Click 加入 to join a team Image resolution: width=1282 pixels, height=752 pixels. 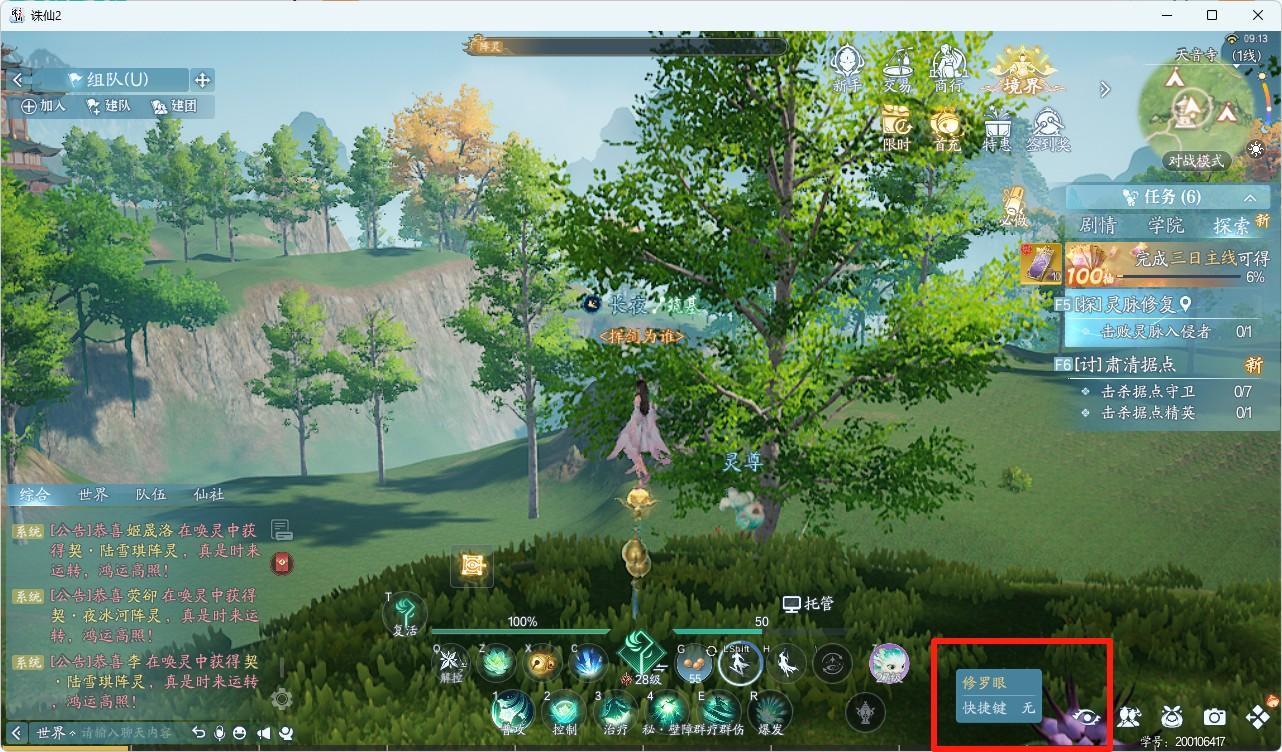pyautogui.click(x=44, y=106)
